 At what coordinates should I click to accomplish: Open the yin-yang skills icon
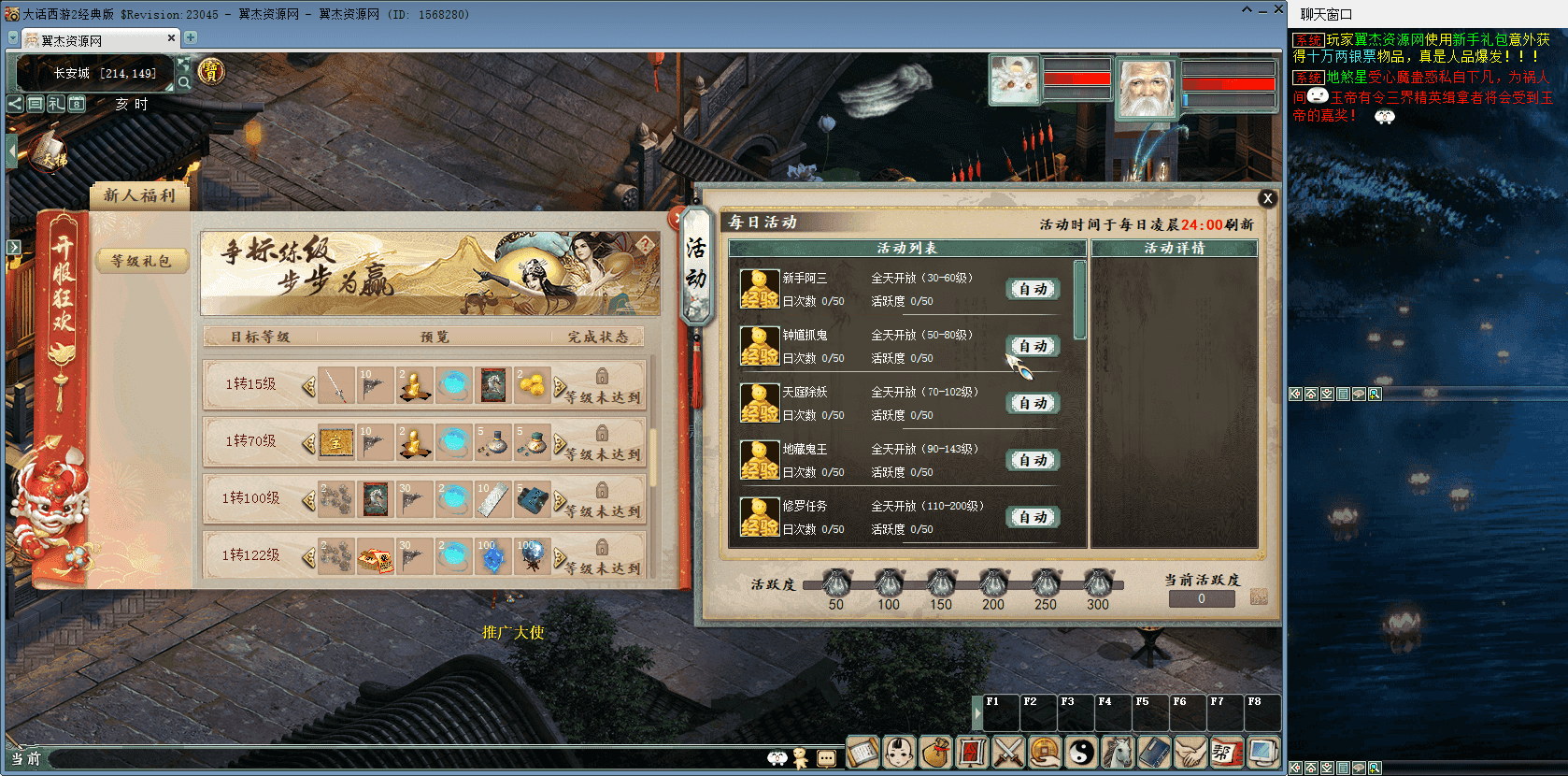pyautogui.click(x=1081, y=751)
